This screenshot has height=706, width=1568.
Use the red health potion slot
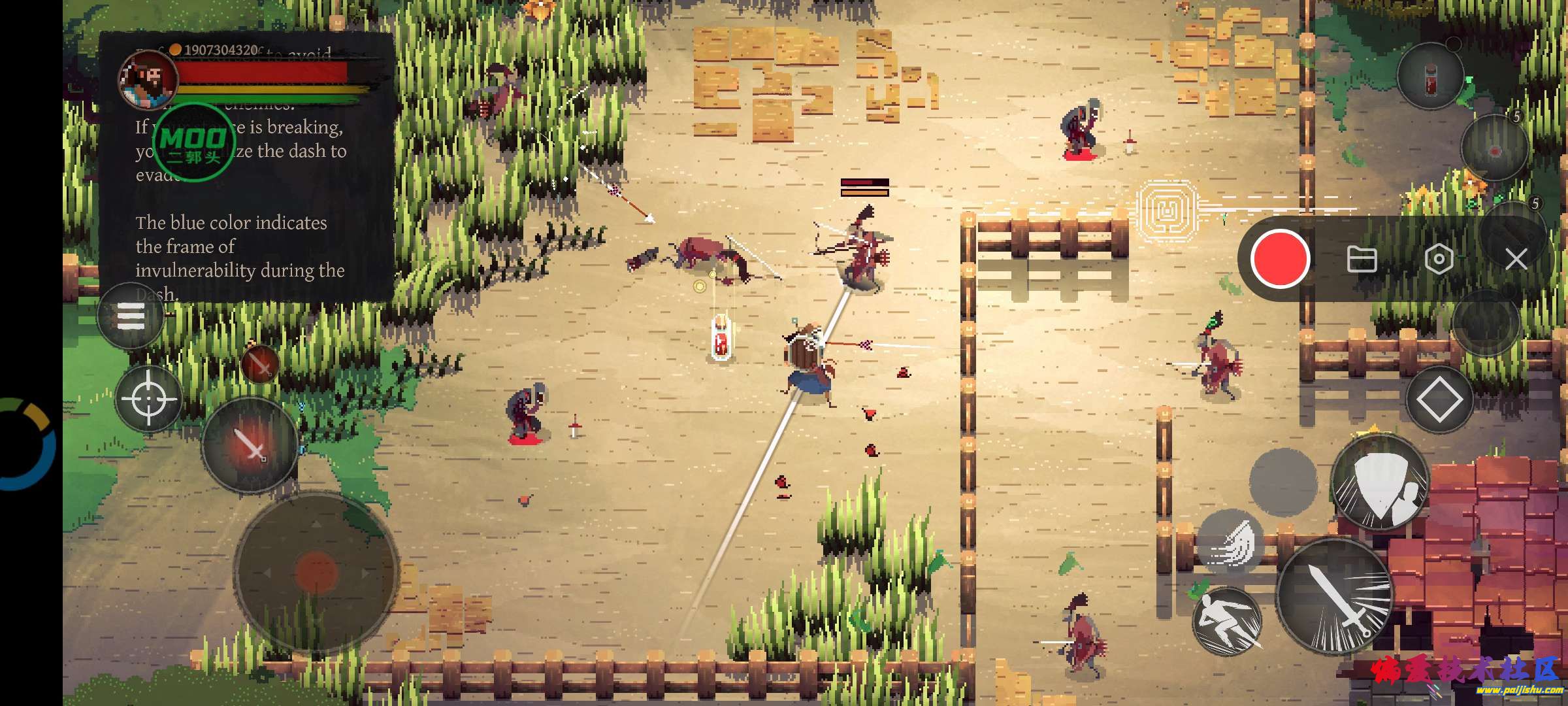[1429, 77]
